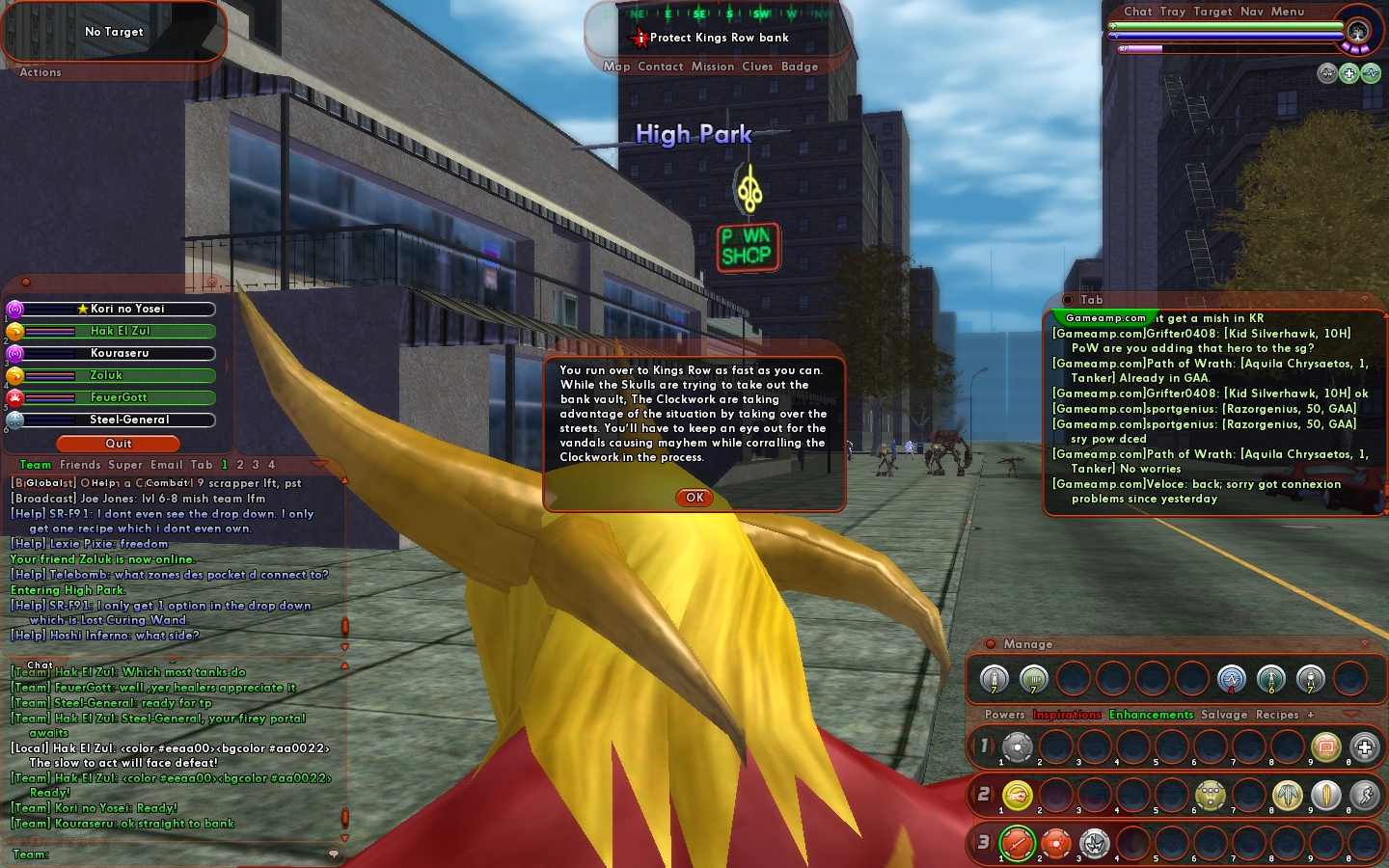Toggle the Tray window button
The image size is (1389, 868).
(x=1173, y=12)
